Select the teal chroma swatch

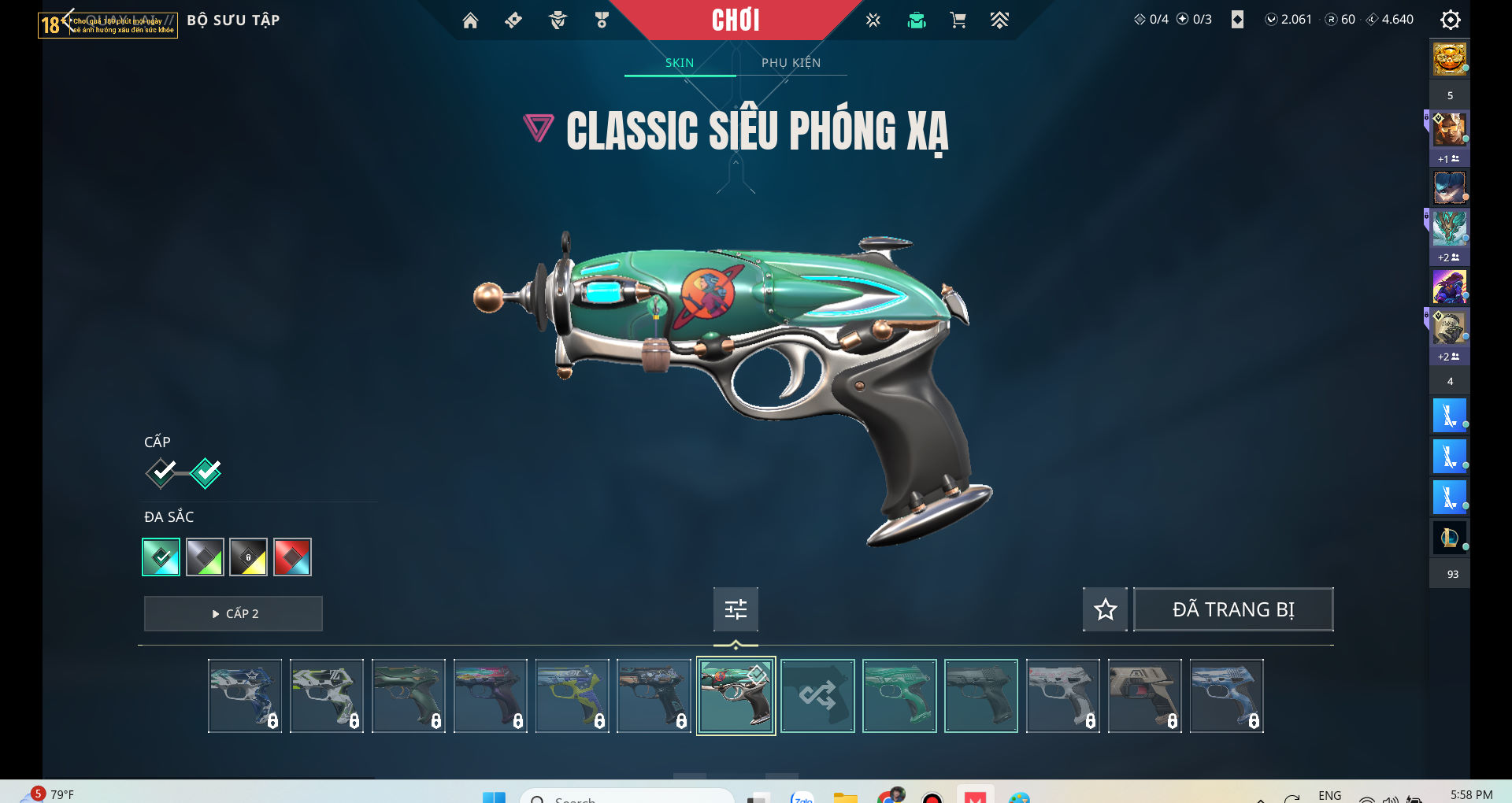(161, 557)
